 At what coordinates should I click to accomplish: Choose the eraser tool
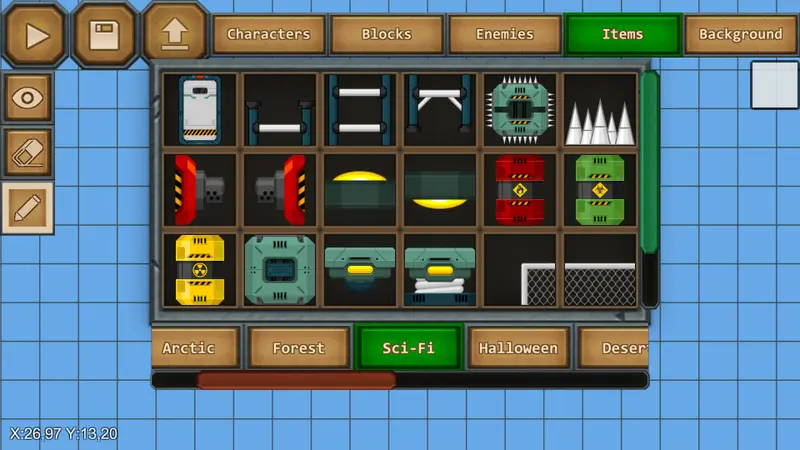pos(28,152)
